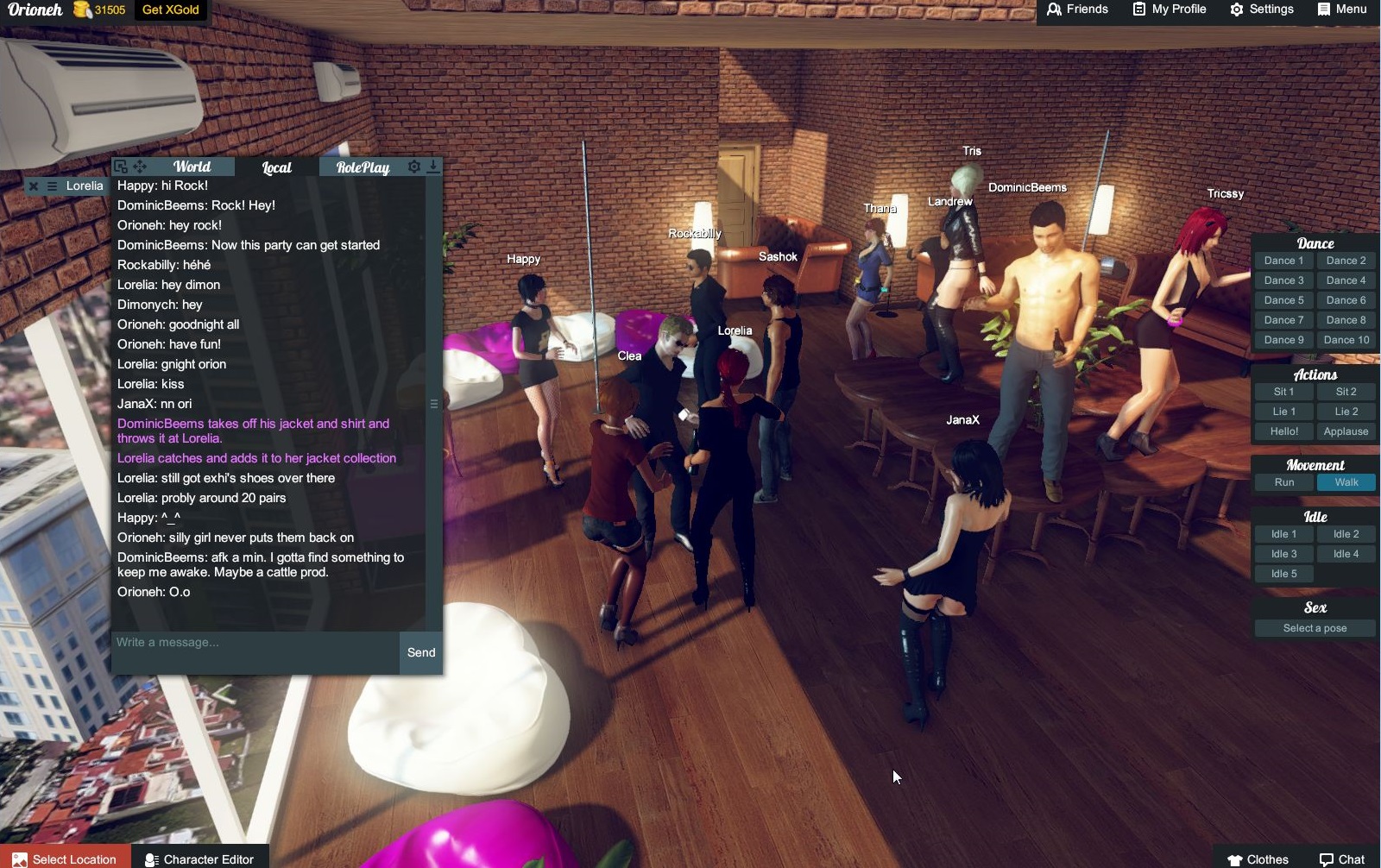The width and height of the screenshot is (1381, 868).
Task: Open the Select a pose dropdown
Action: coord(1315,628)
